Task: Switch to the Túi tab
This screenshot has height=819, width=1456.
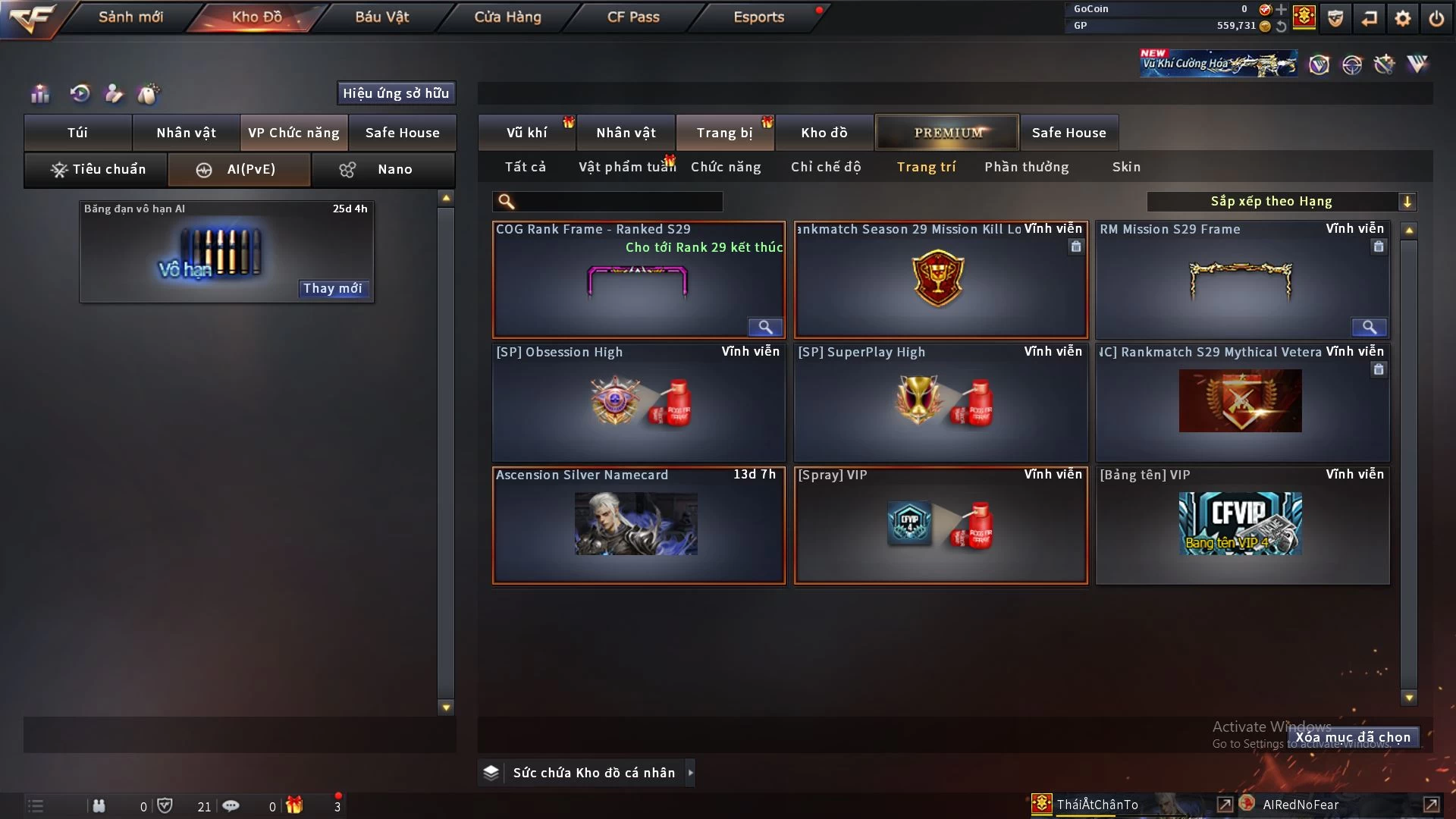Action: click(x=77, y=133)
